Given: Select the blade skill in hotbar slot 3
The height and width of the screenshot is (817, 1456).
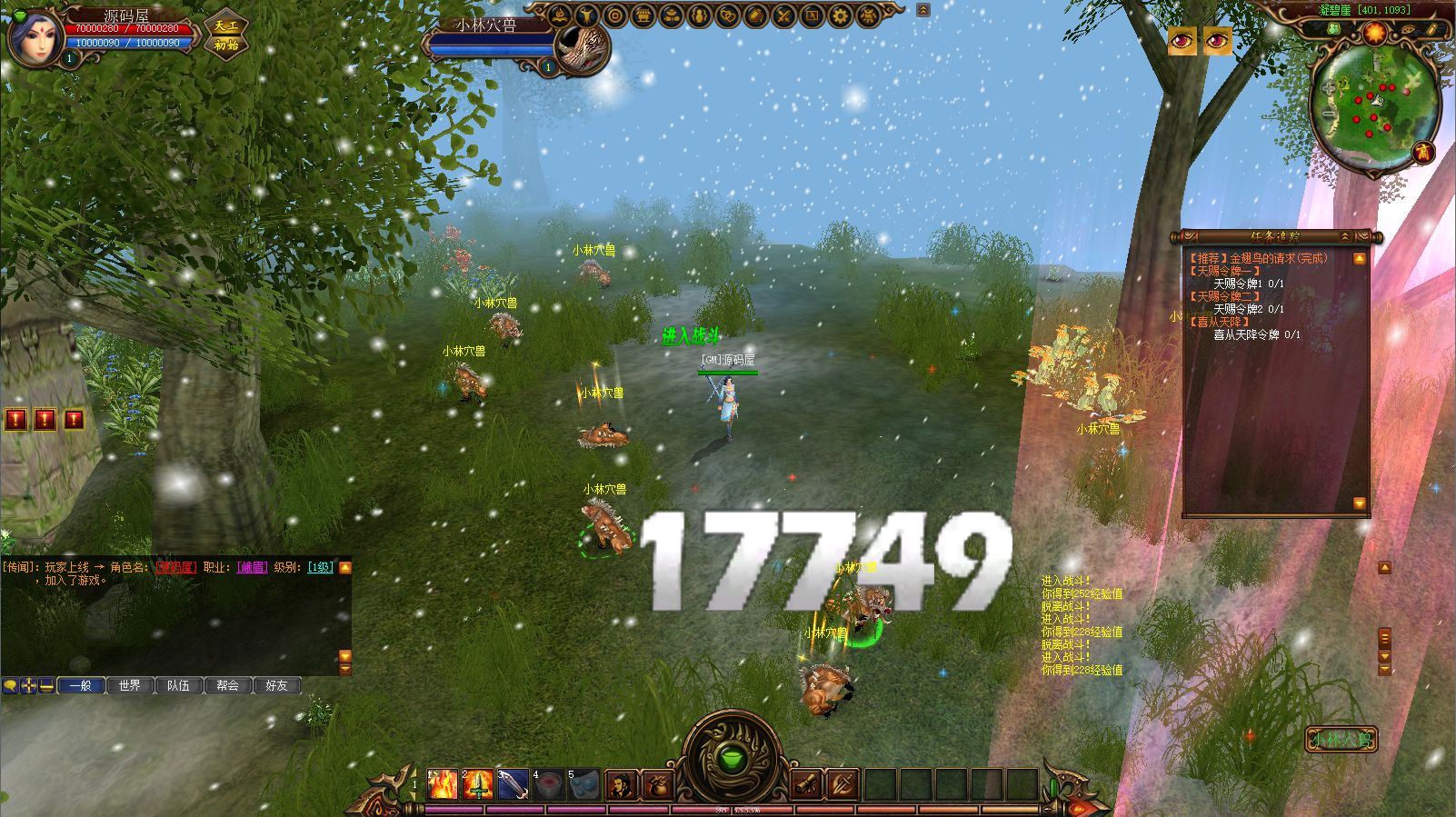Looking at the screenshot, I should (513, 785).
